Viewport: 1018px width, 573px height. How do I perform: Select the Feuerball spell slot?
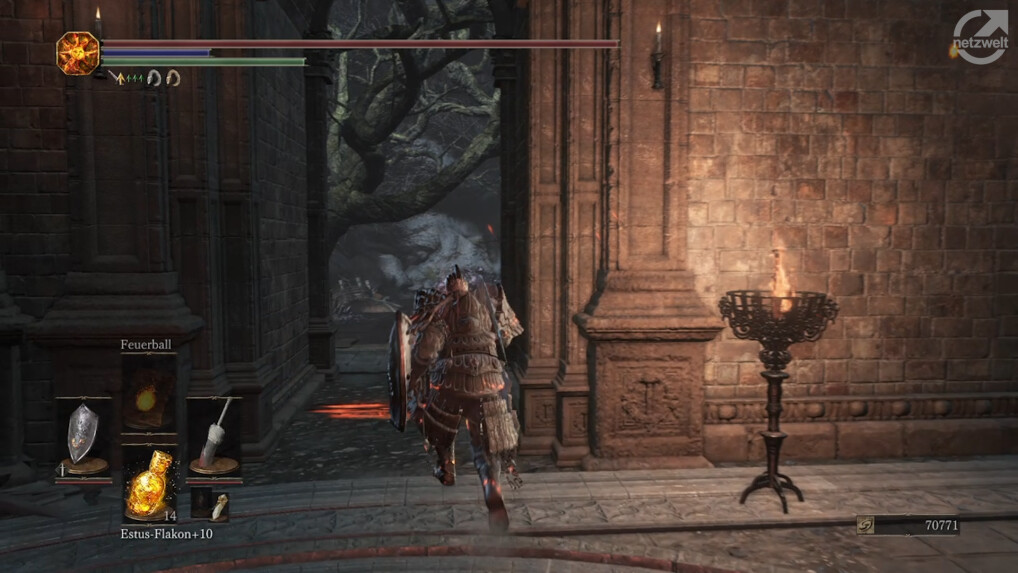coord(148,395)
